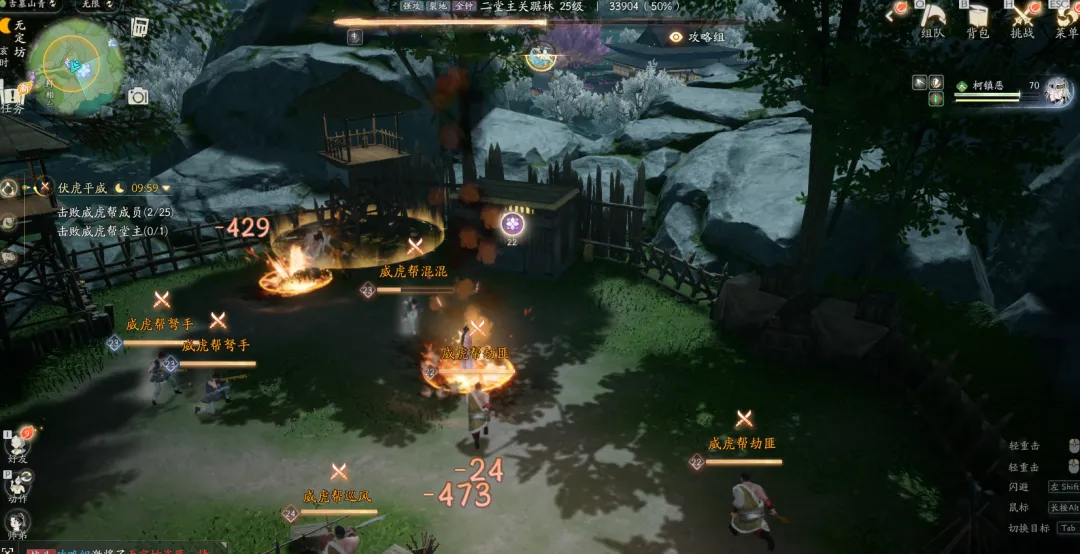Open the 背包 backpack inventory
Image resolution: width=1080 pixels, height=554 pixels.
tap(977, 20)
